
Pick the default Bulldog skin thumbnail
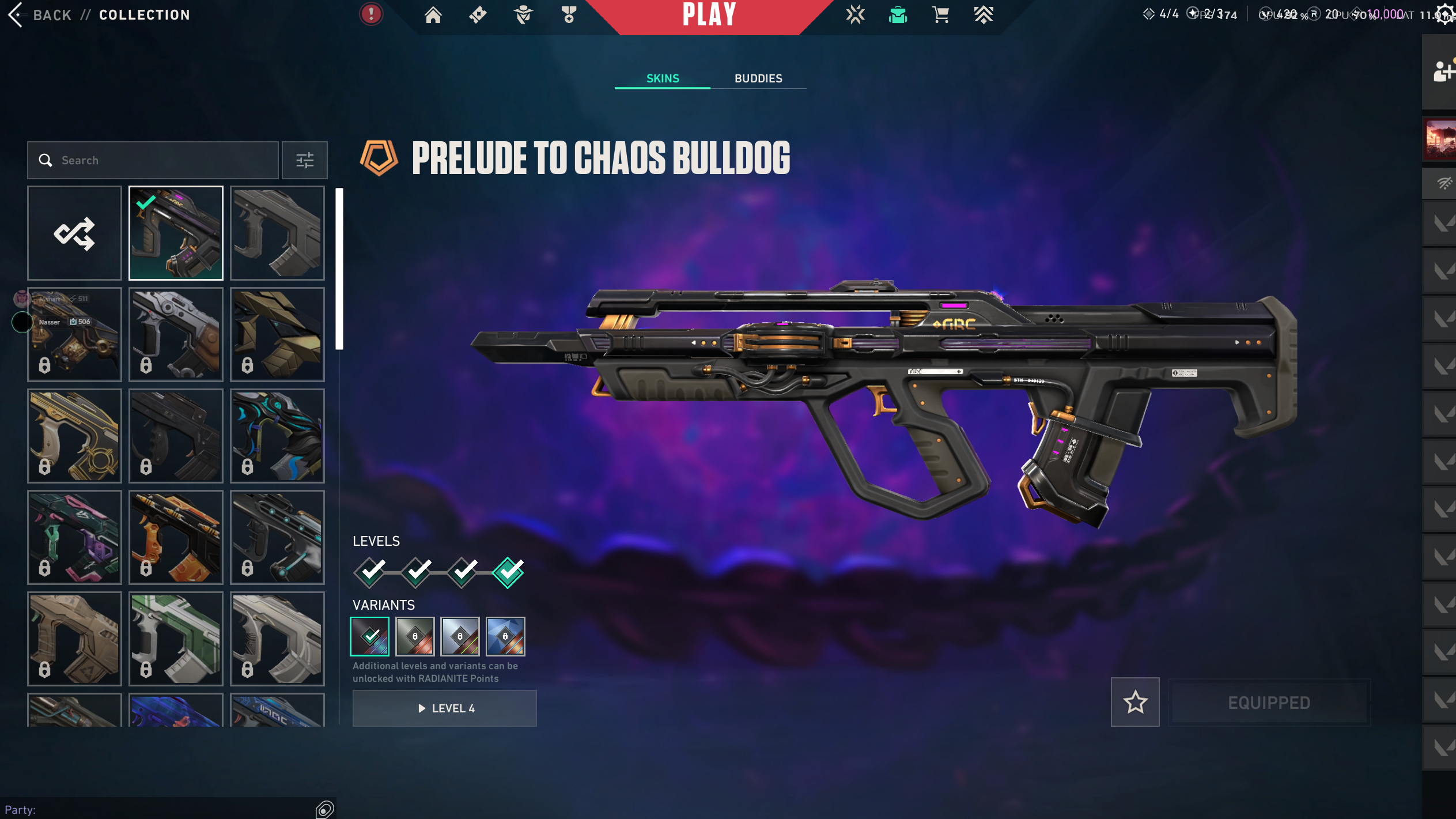(277, 233)
